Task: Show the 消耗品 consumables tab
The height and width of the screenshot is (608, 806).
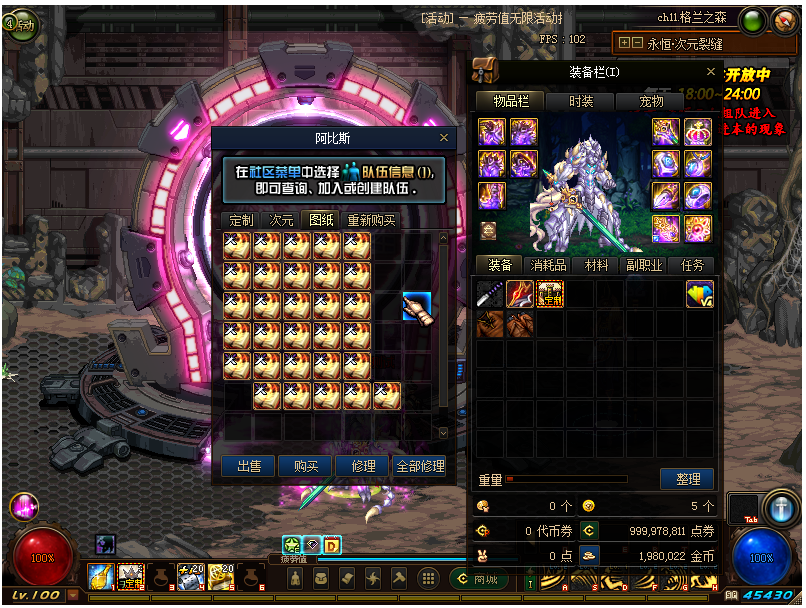Action: click(x=548, y=265)
